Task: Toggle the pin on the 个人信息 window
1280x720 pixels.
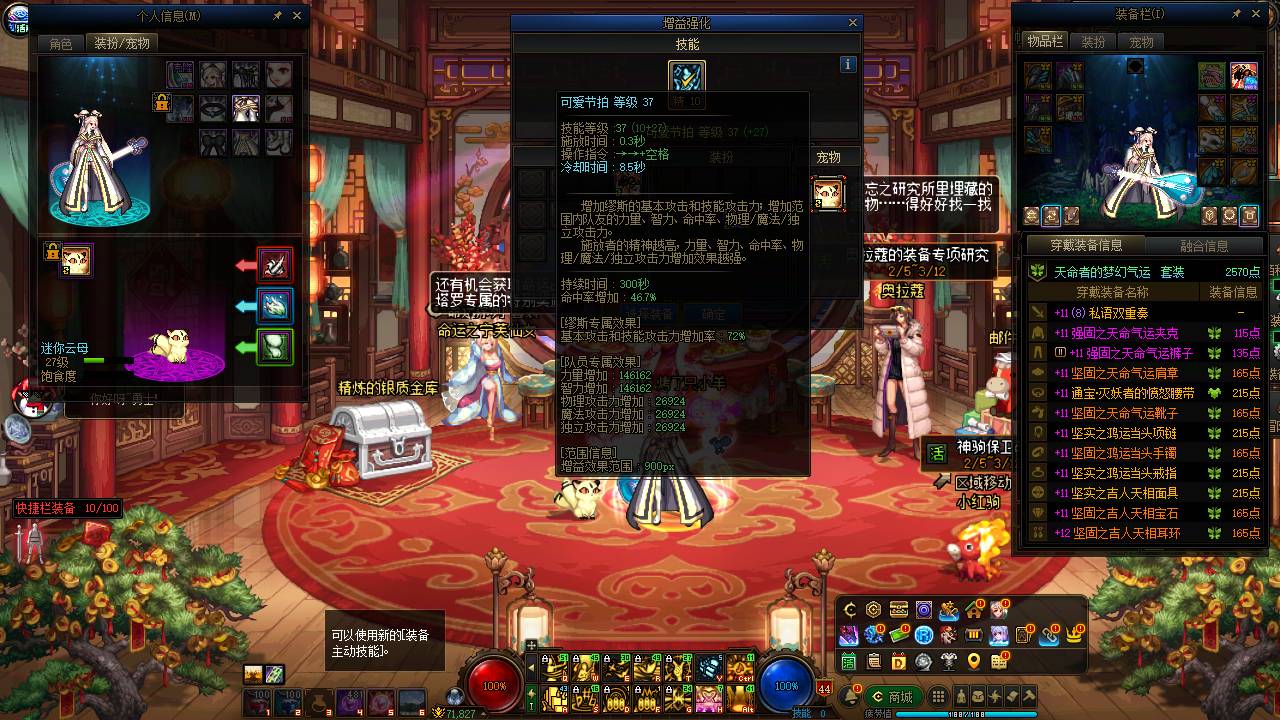Action: tap(276, 16)
